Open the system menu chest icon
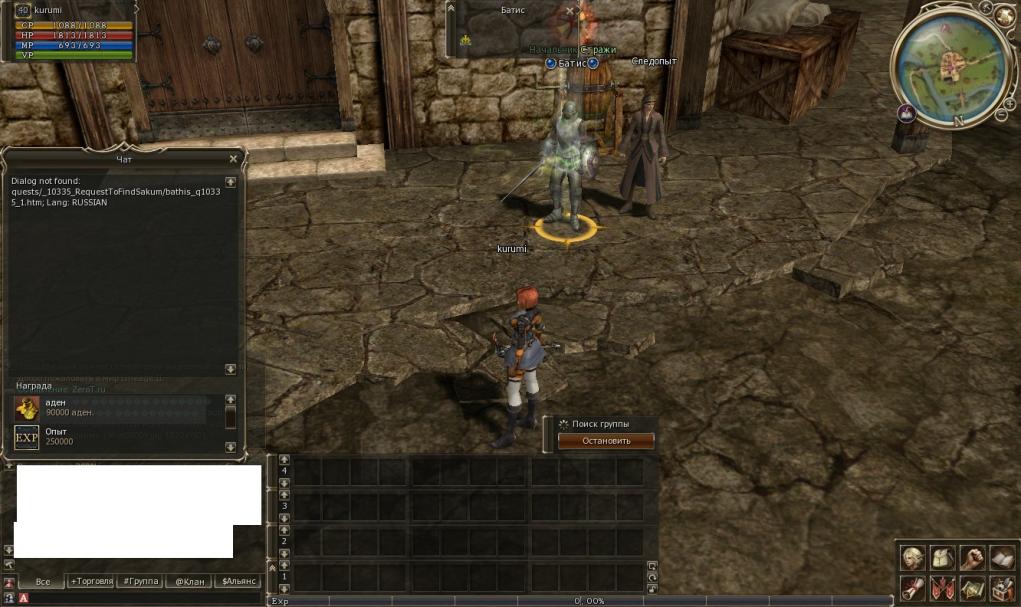Viewport: 1021px width, 607px height. [x=1001, y=588]
